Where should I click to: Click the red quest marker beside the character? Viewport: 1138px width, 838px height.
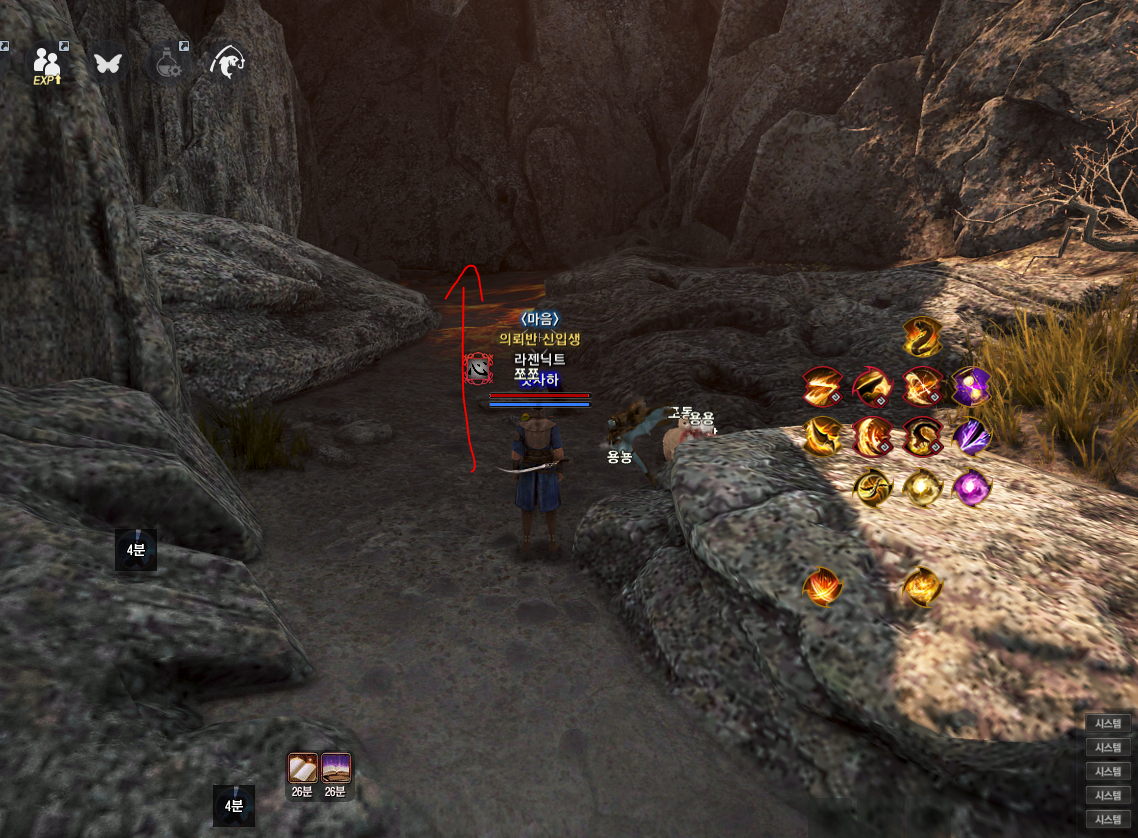click(x=479, y=370)
